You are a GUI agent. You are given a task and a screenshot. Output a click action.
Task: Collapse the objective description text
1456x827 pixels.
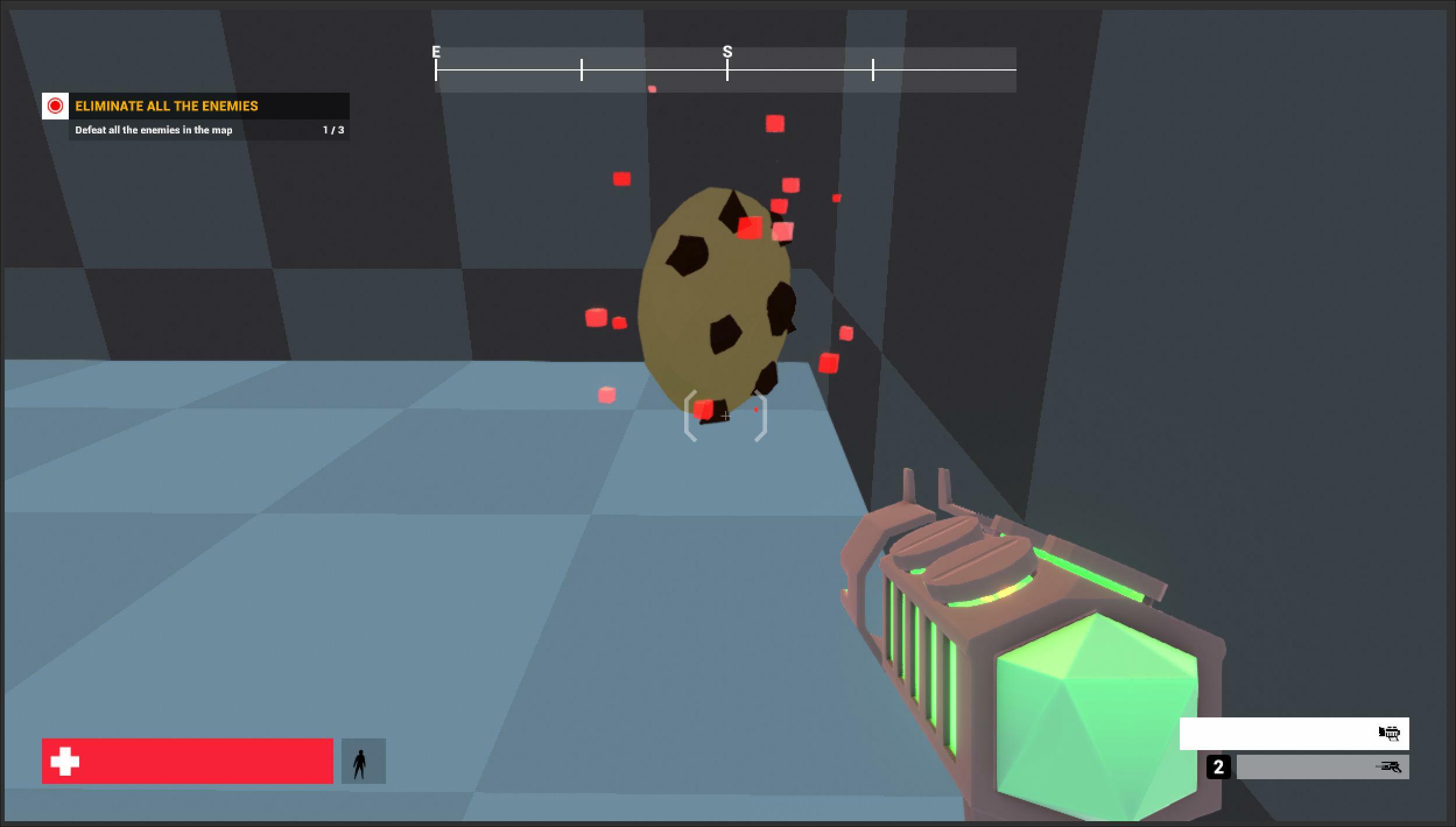tap(153, 130)
